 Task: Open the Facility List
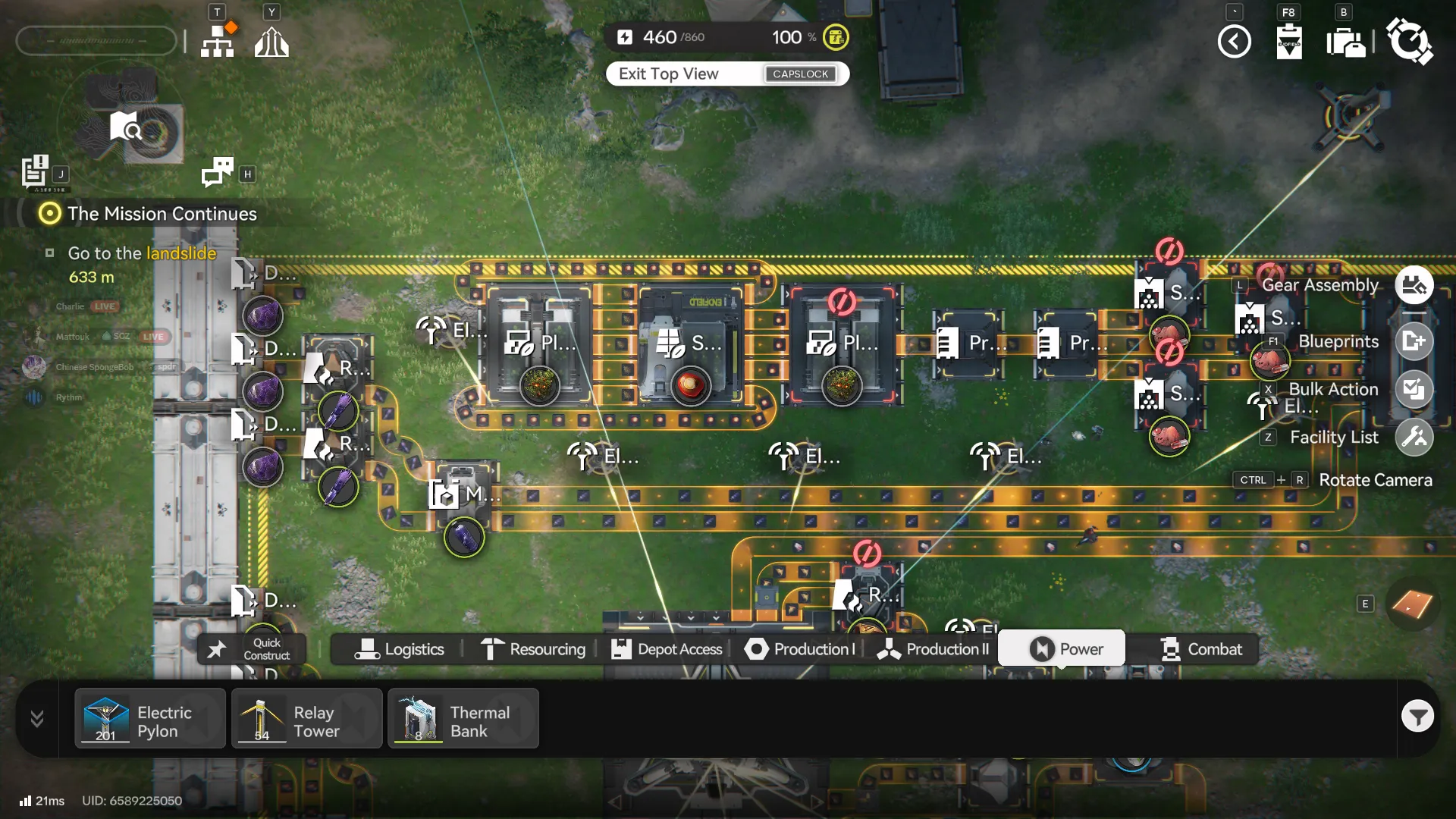[1414, 438]
